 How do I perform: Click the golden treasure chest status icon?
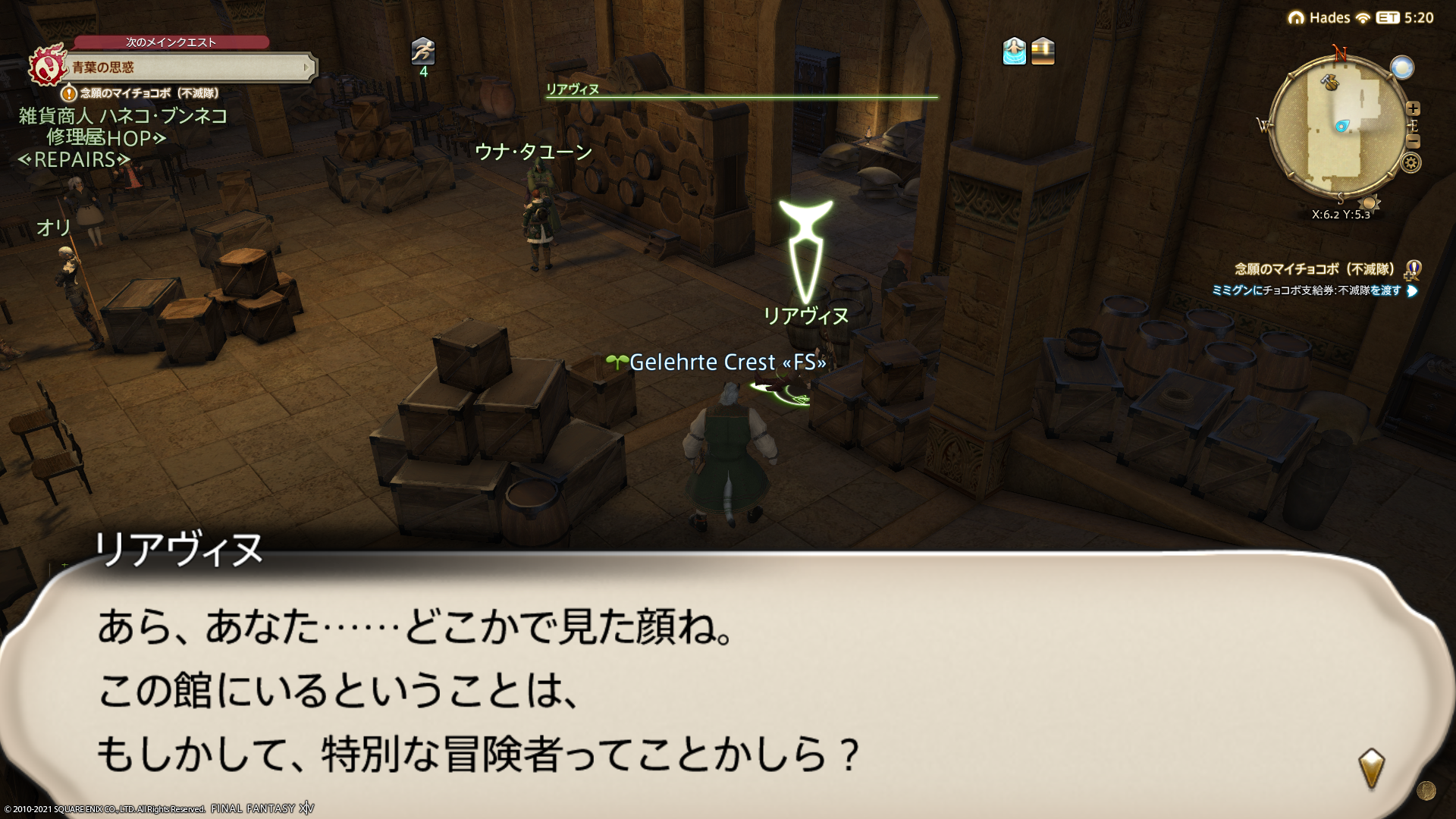1043,51
